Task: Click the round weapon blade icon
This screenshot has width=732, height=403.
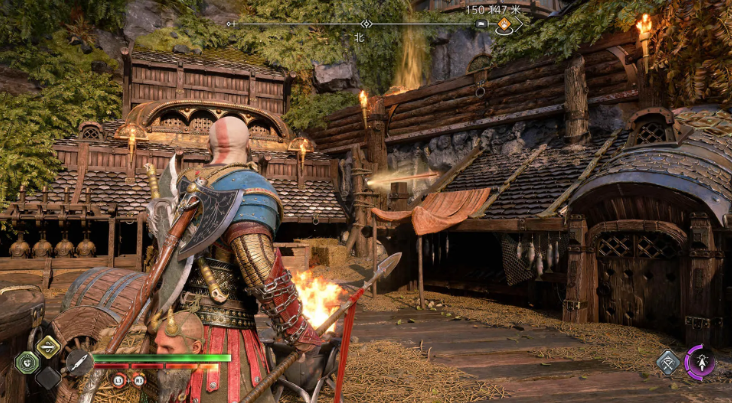Action: (77, 363)
